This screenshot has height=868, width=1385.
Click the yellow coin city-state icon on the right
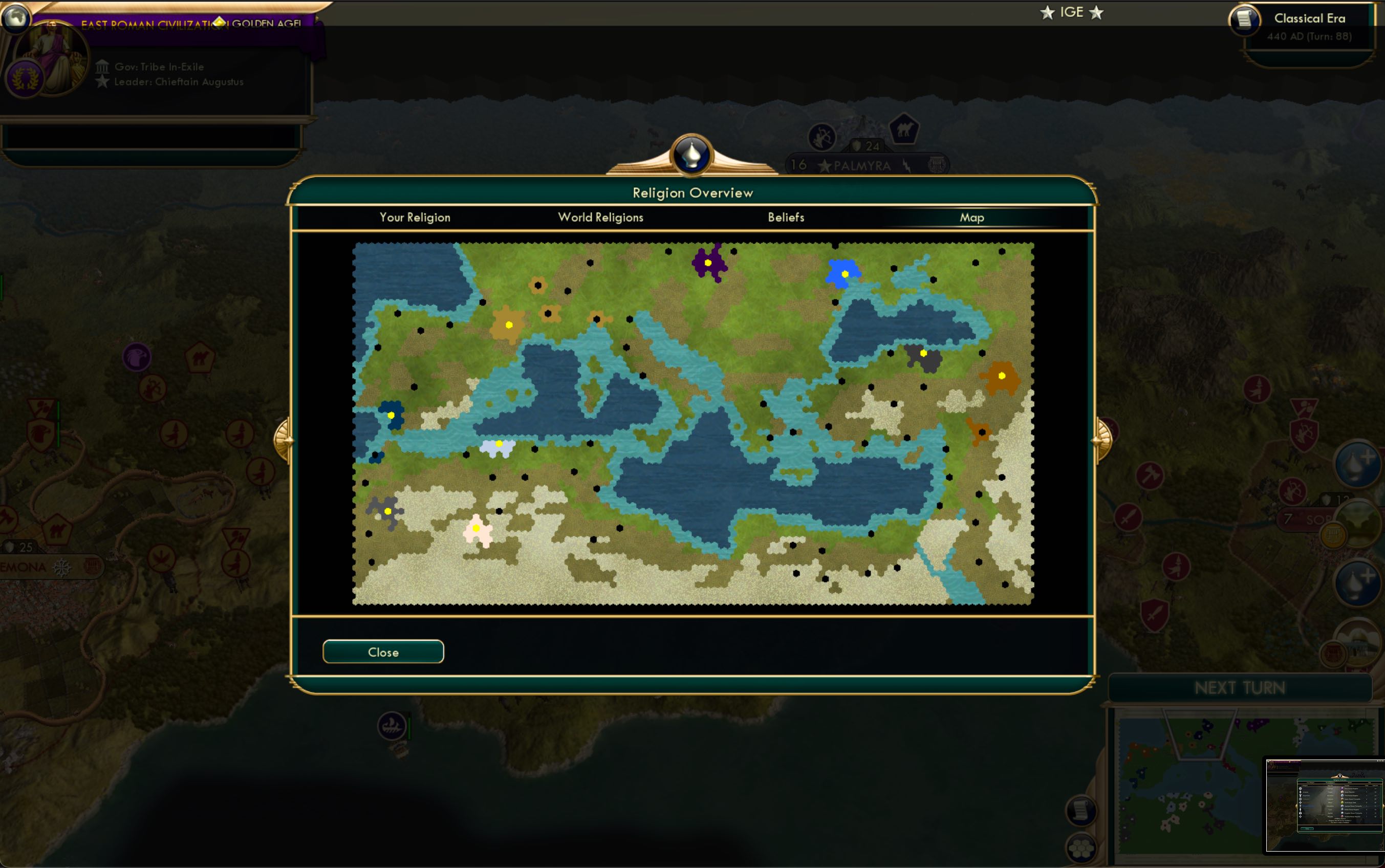1332,536
